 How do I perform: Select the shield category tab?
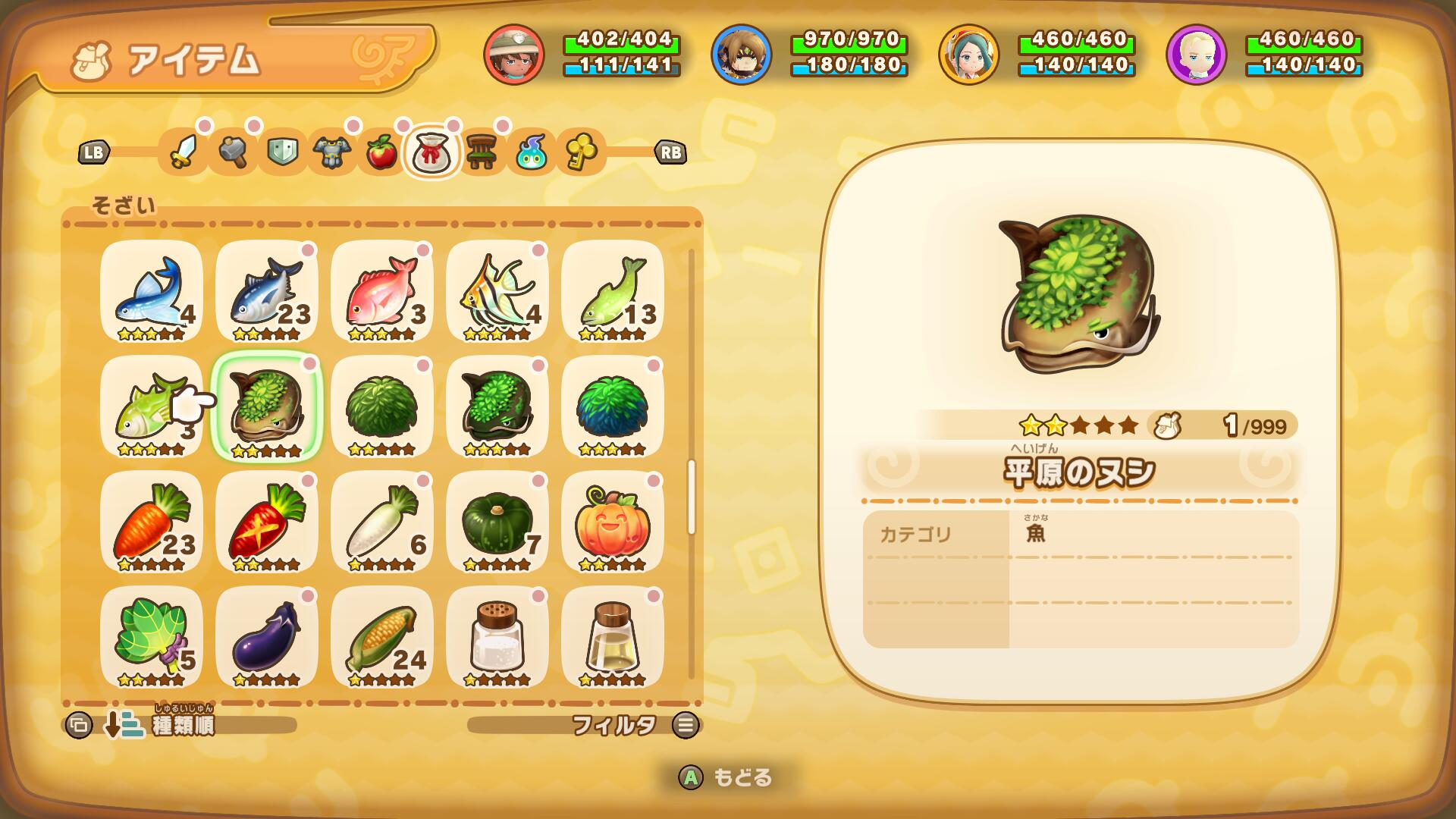click(x=282, y=152)
